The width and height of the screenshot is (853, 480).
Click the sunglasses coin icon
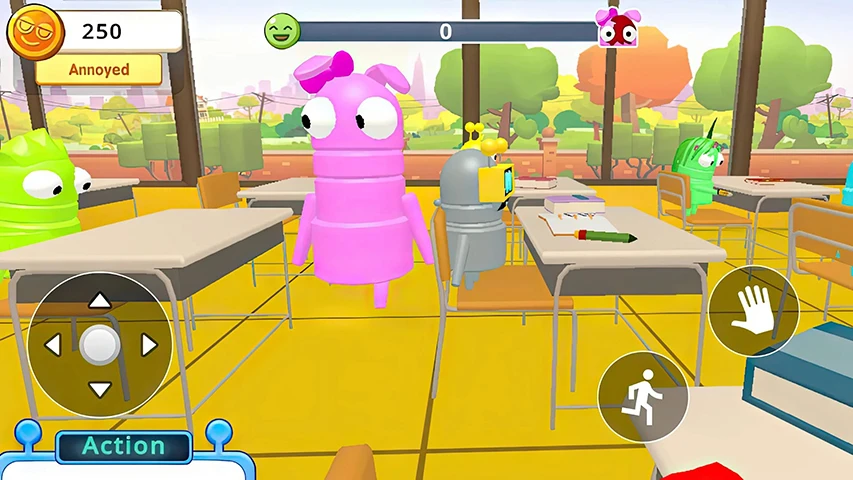click(35, 32)
